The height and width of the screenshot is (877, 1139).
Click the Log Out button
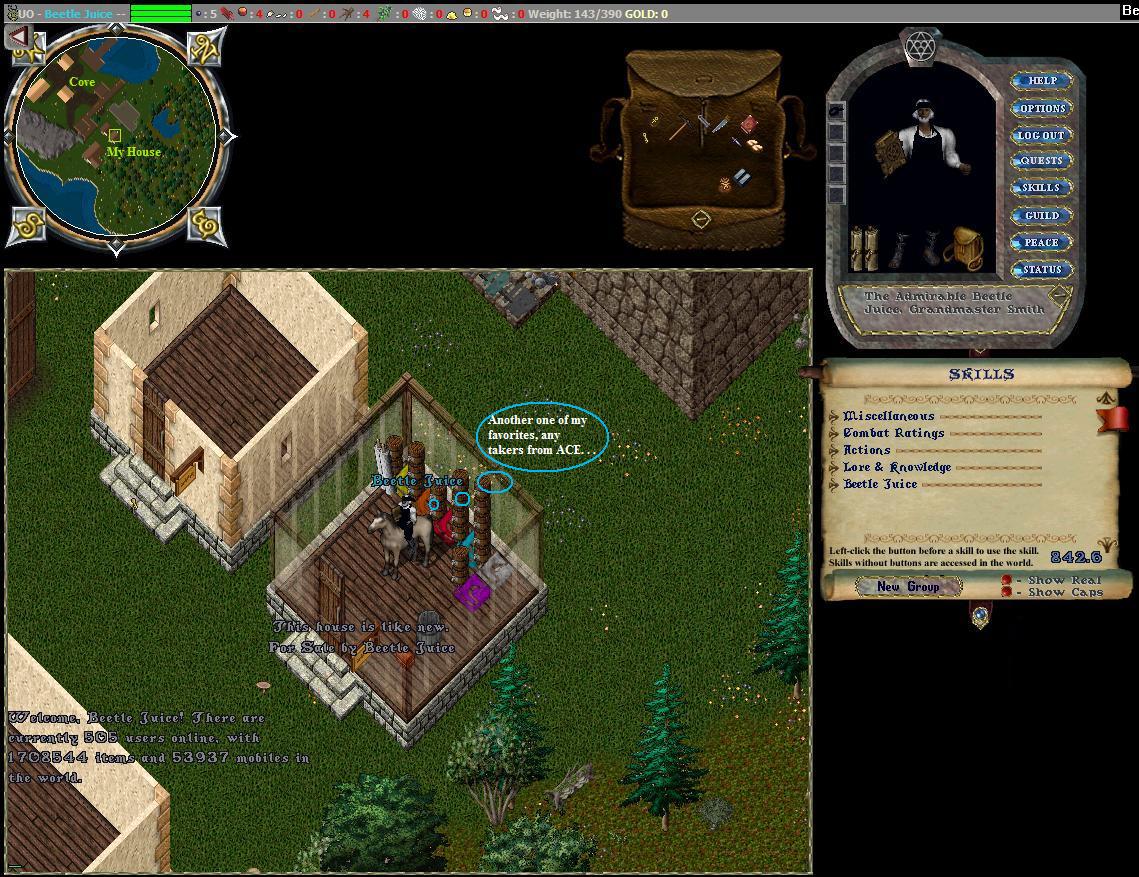pos(1041,135)
